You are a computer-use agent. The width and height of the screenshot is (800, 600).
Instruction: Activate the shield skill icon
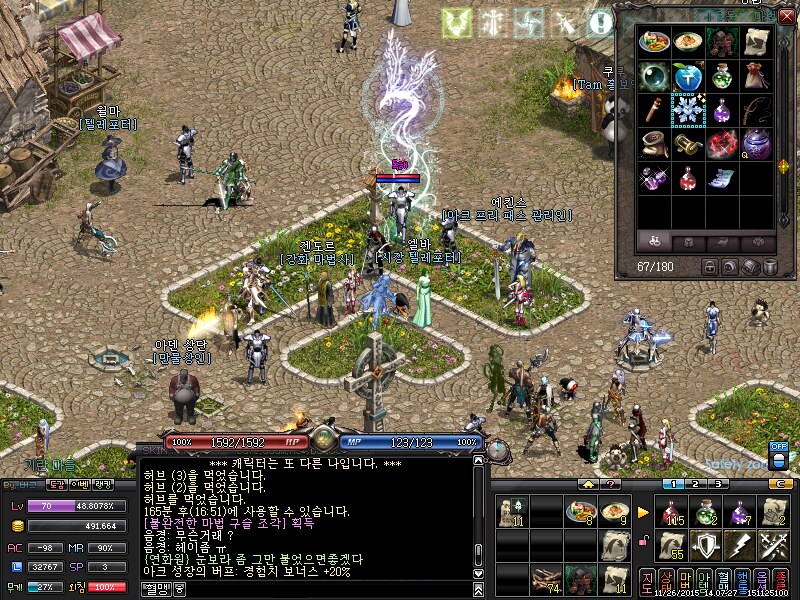coord(705,546)
